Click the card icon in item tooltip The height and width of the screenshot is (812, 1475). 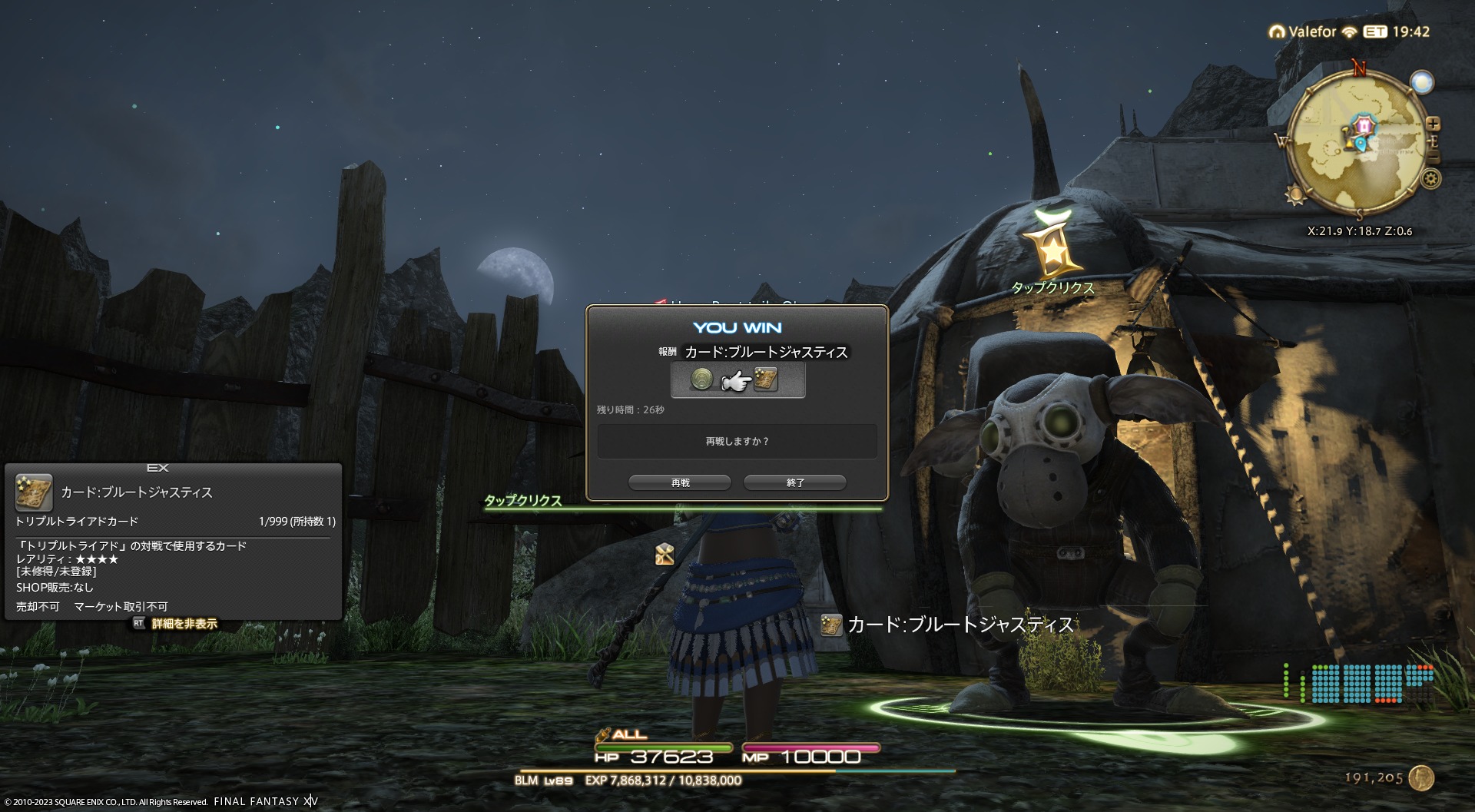(34, 492)
